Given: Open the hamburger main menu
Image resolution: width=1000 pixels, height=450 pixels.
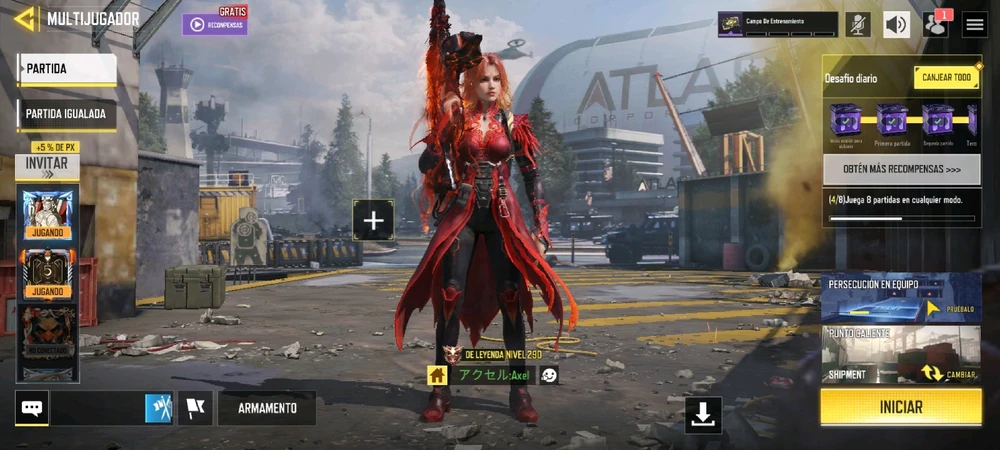Looking at the screenshot, I should point(975,25).
